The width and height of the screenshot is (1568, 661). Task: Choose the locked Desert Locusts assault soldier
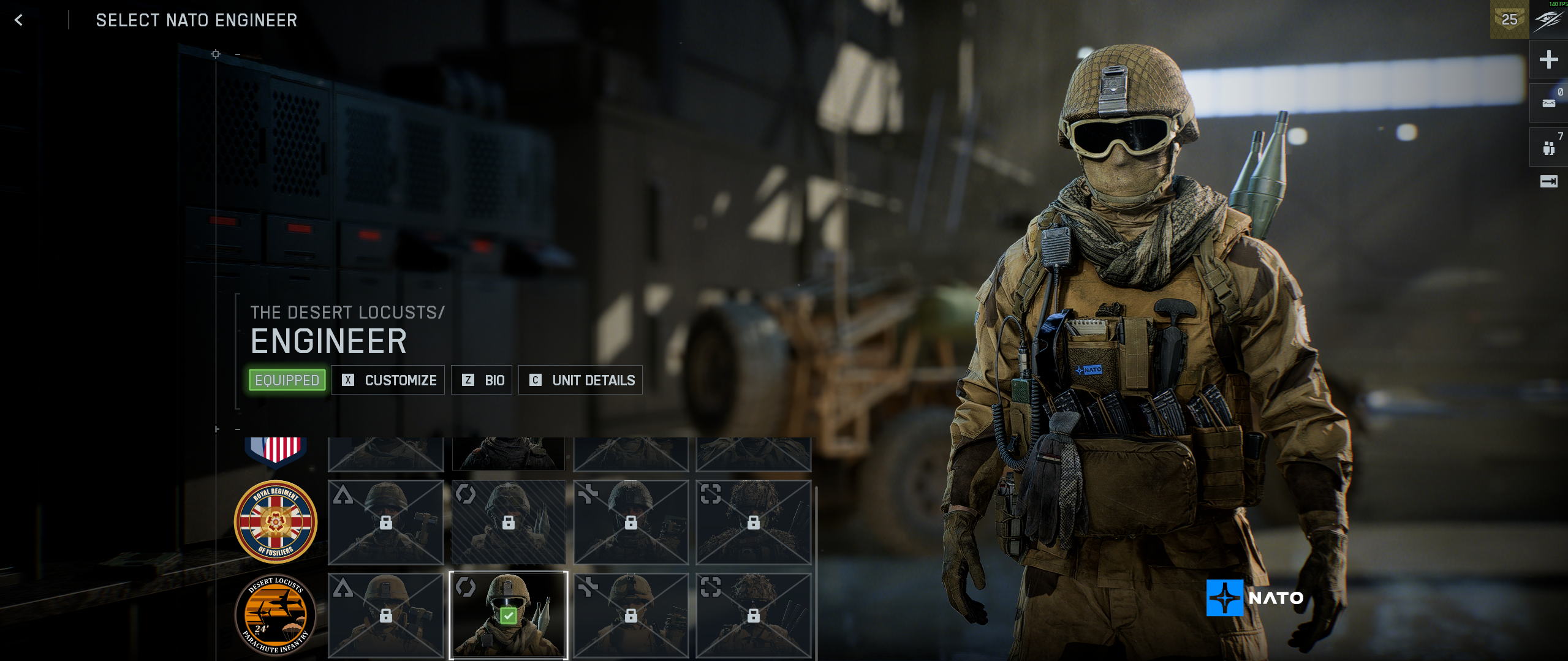pyautogui.click(x=385, y=614)
